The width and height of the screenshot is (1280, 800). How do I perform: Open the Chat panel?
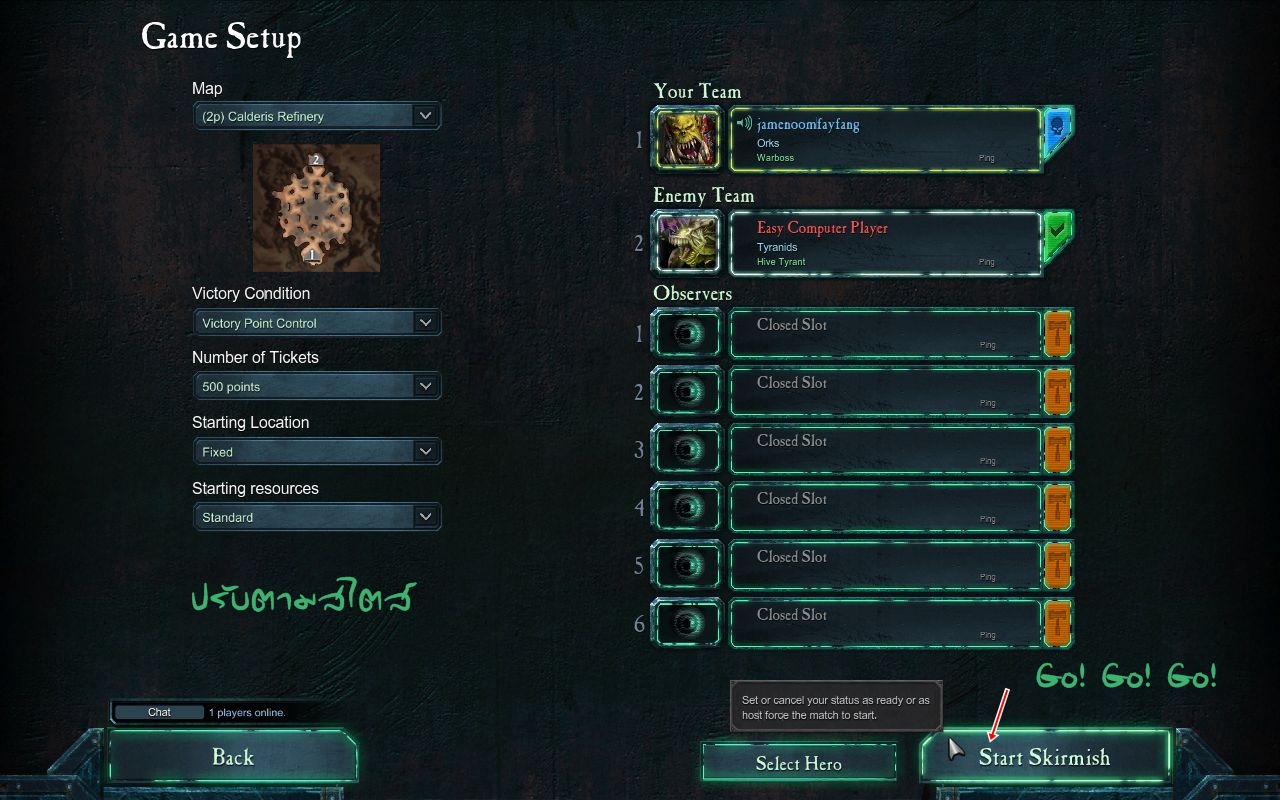coord(160,712)
